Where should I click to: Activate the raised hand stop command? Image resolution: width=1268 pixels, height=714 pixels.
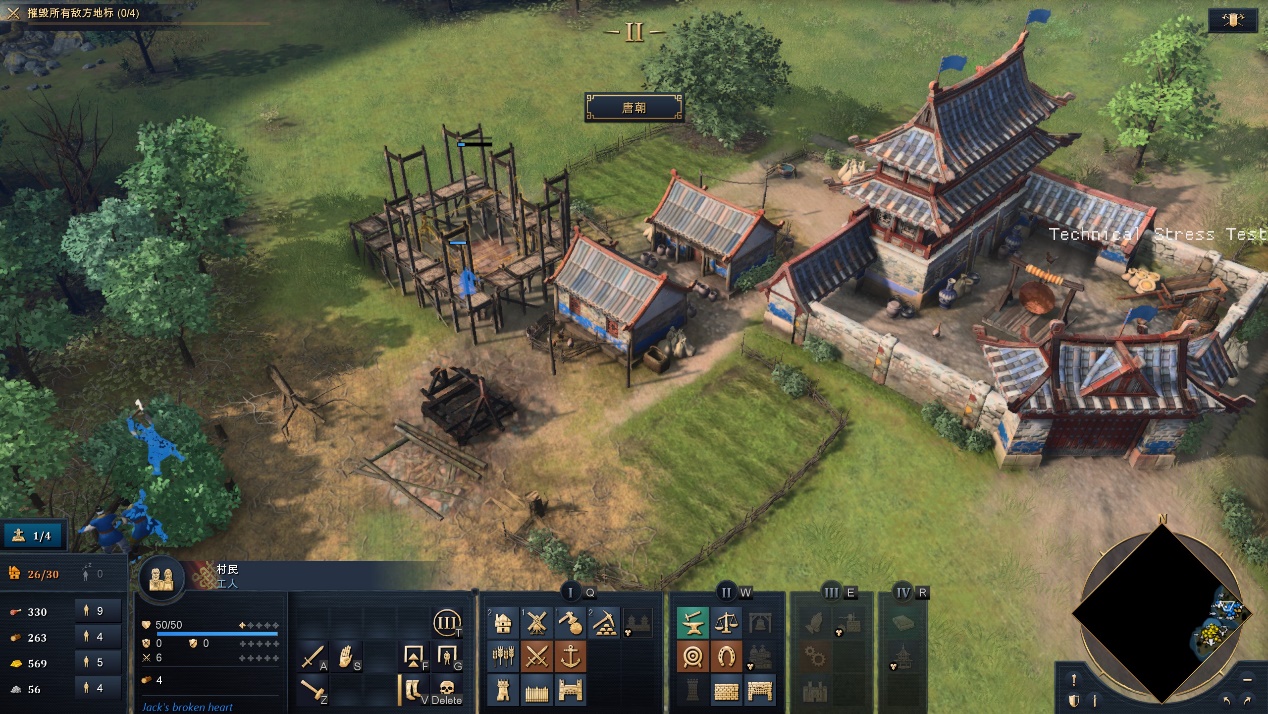(346, 657)
